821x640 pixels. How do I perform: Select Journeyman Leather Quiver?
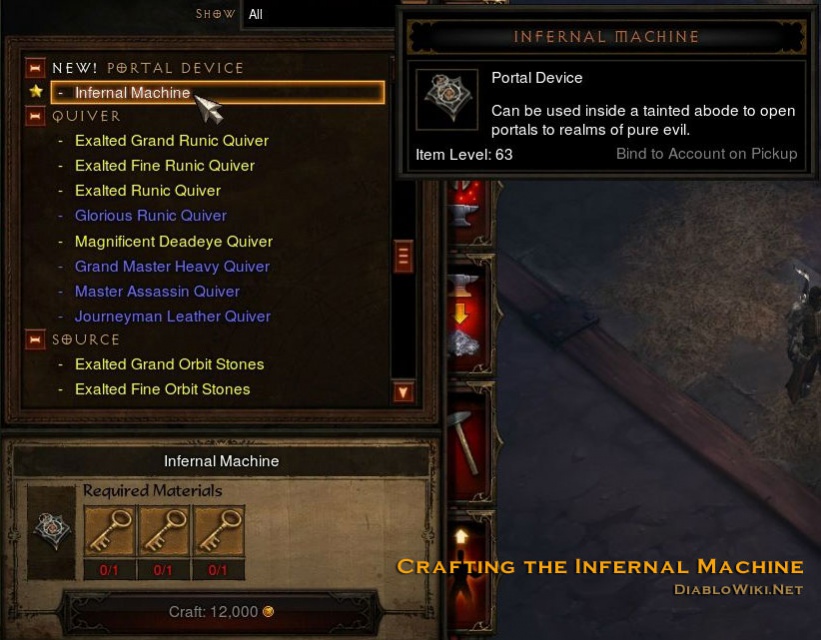pyautogui.click(x=172, y=317)
